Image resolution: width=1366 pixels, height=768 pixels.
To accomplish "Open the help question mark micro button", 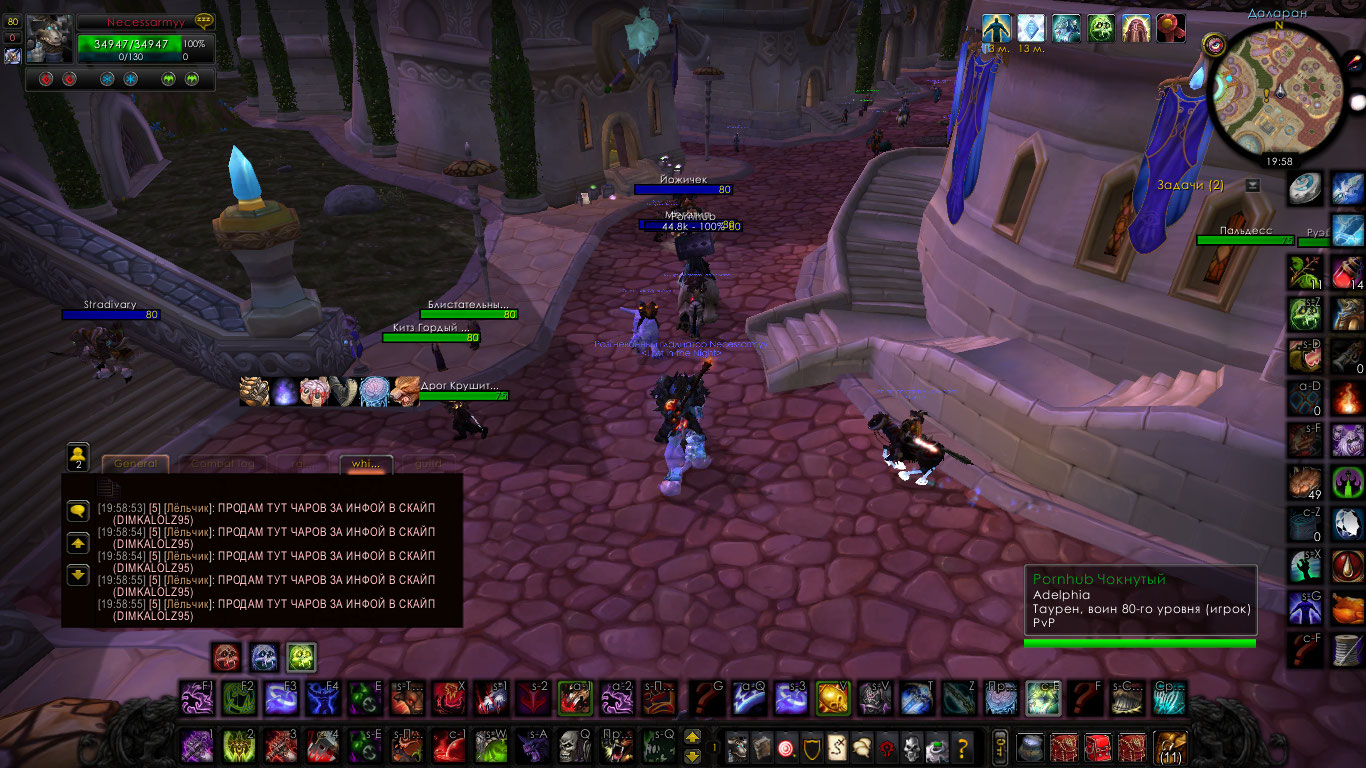I will pos(962,746).
